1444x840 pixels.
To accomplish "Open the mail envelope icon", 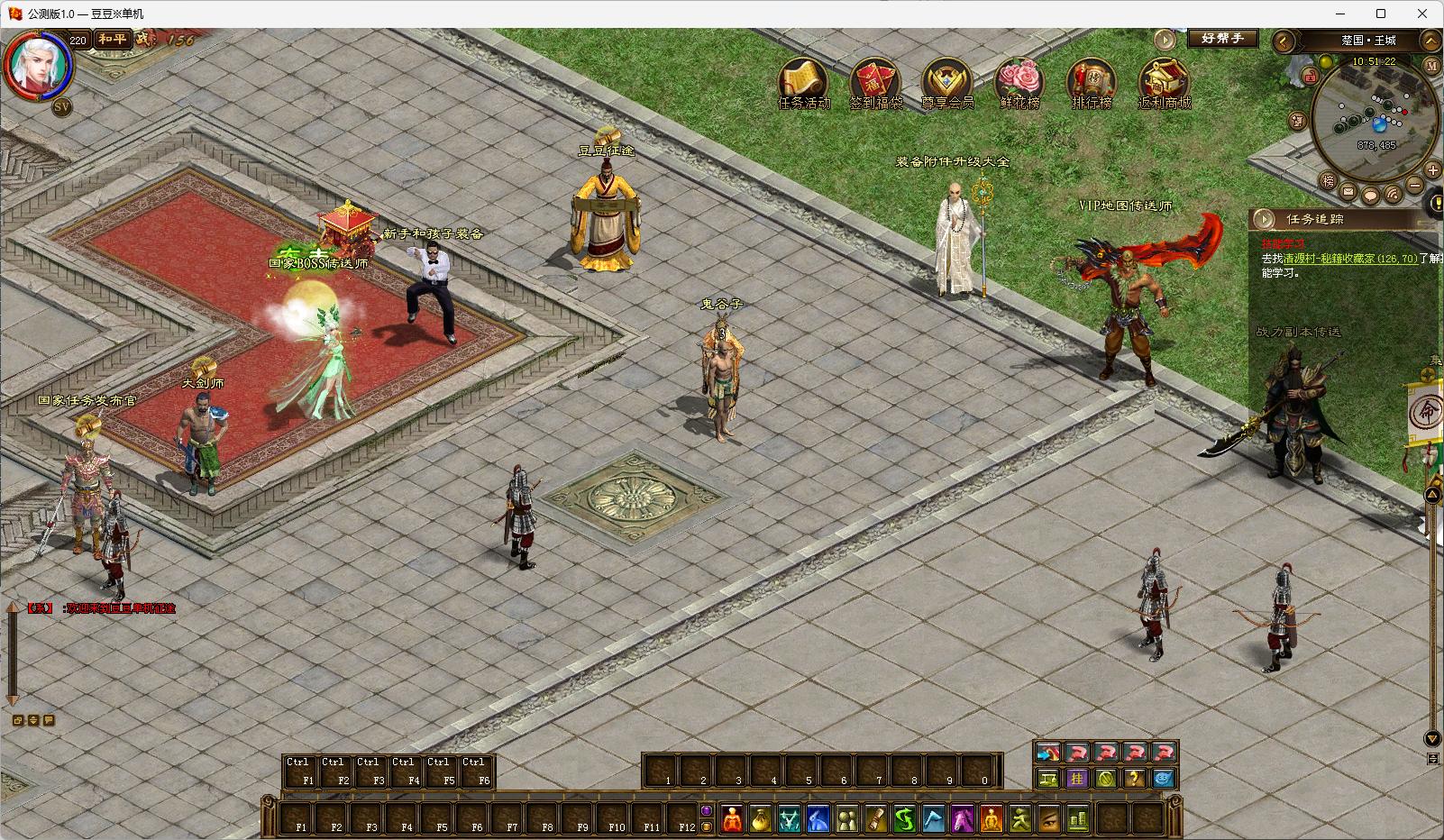I will tap(1348, 192).
